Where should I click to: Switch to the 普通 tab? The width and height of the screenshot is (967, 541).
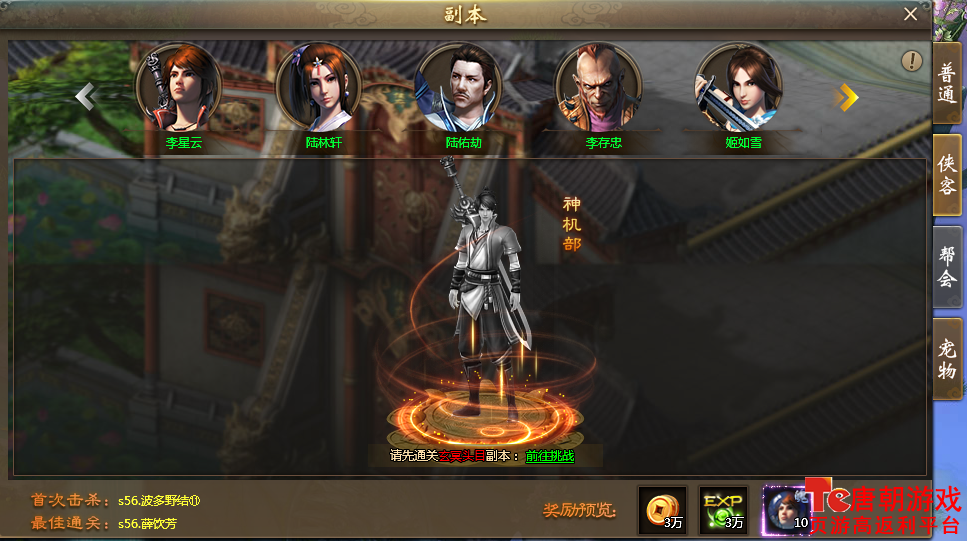(947, 85)
